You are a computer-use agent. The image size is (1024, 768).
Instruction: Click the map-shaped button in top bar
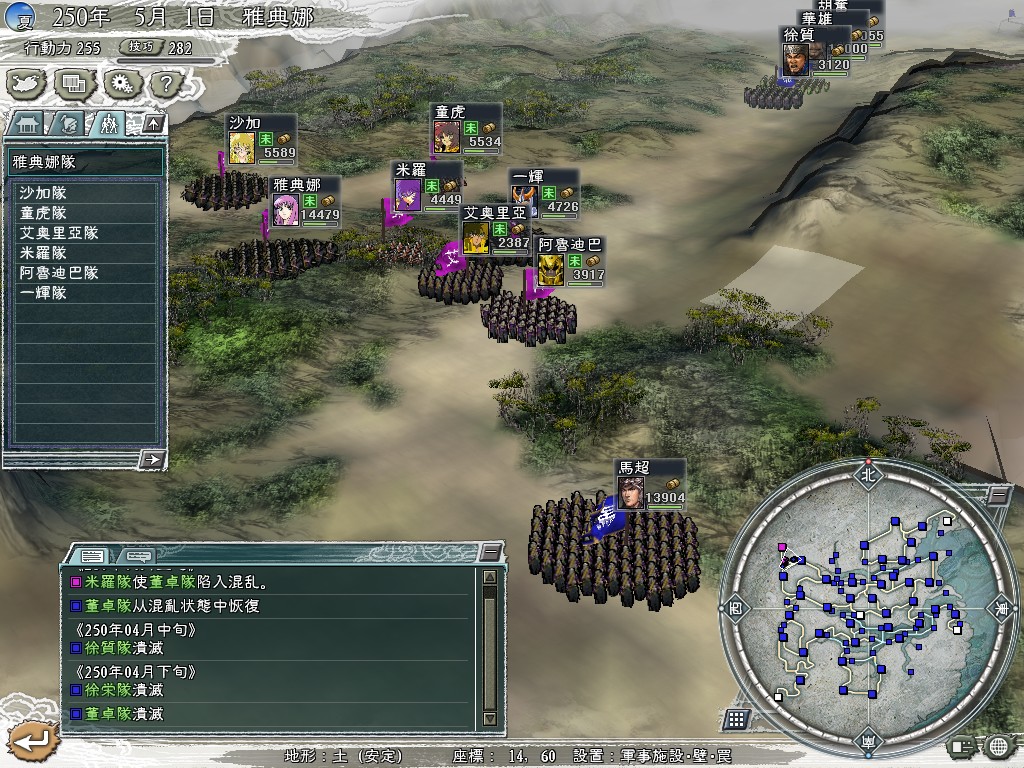(27, 84)
